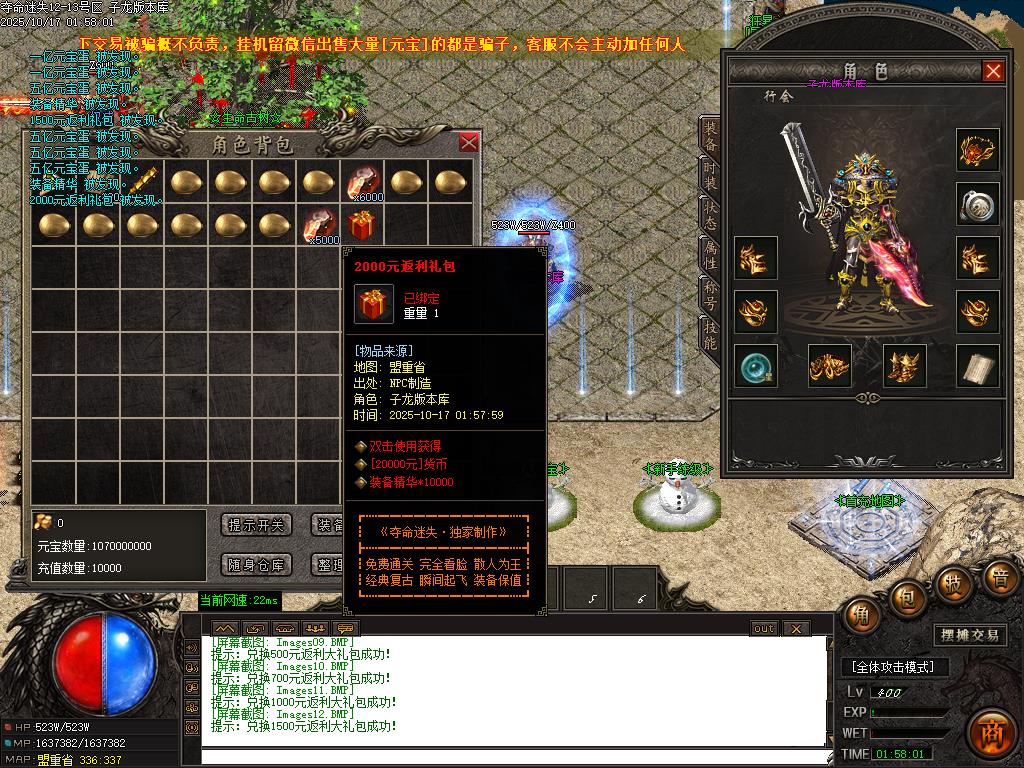Toggle the 全体攻击模式 attack mode
The height and width of the screenshot is (768, 1024).
[x=893, y=667]
